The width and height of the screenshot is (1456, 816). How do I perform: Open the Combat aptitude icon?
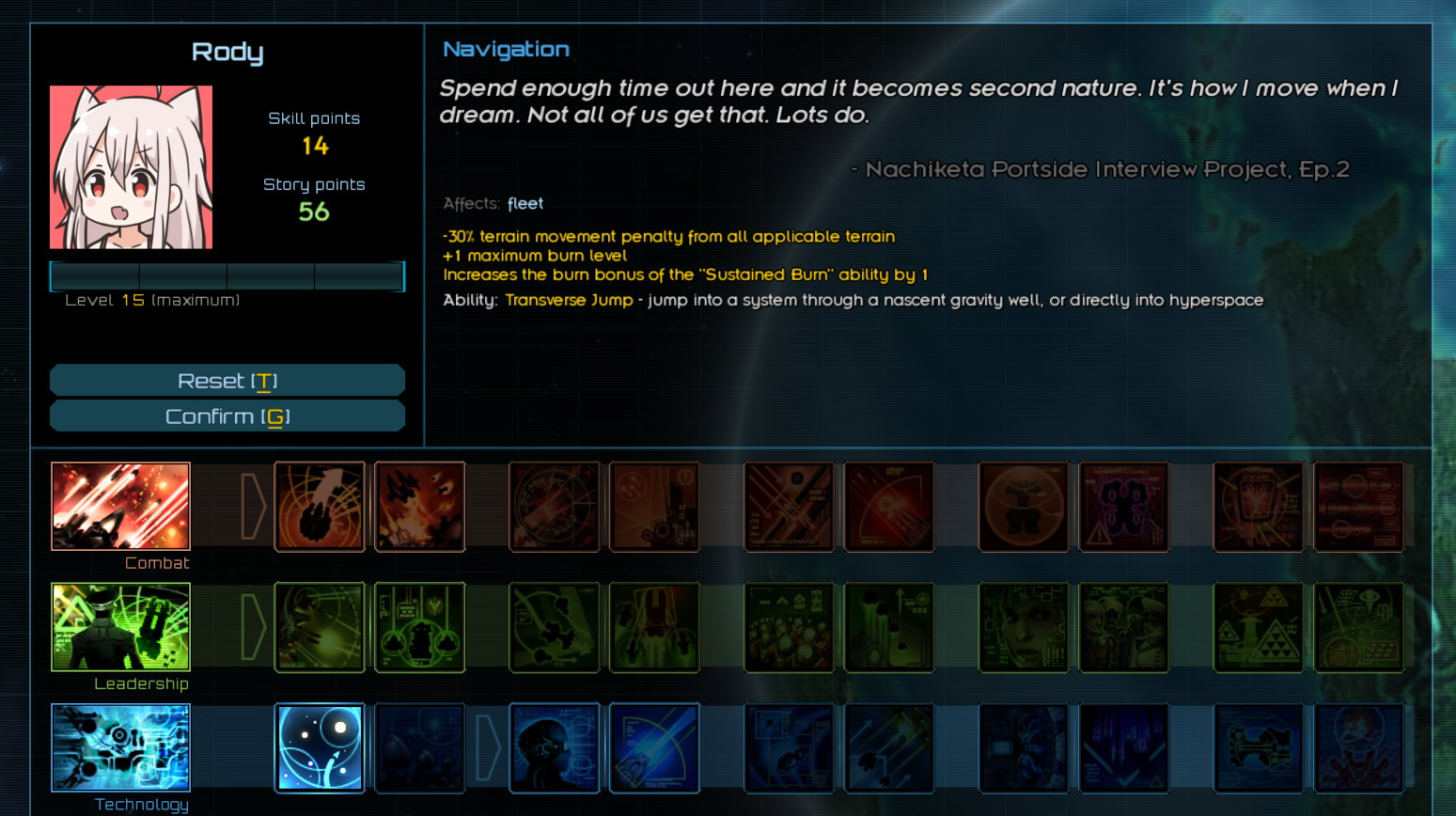[120, 506]
